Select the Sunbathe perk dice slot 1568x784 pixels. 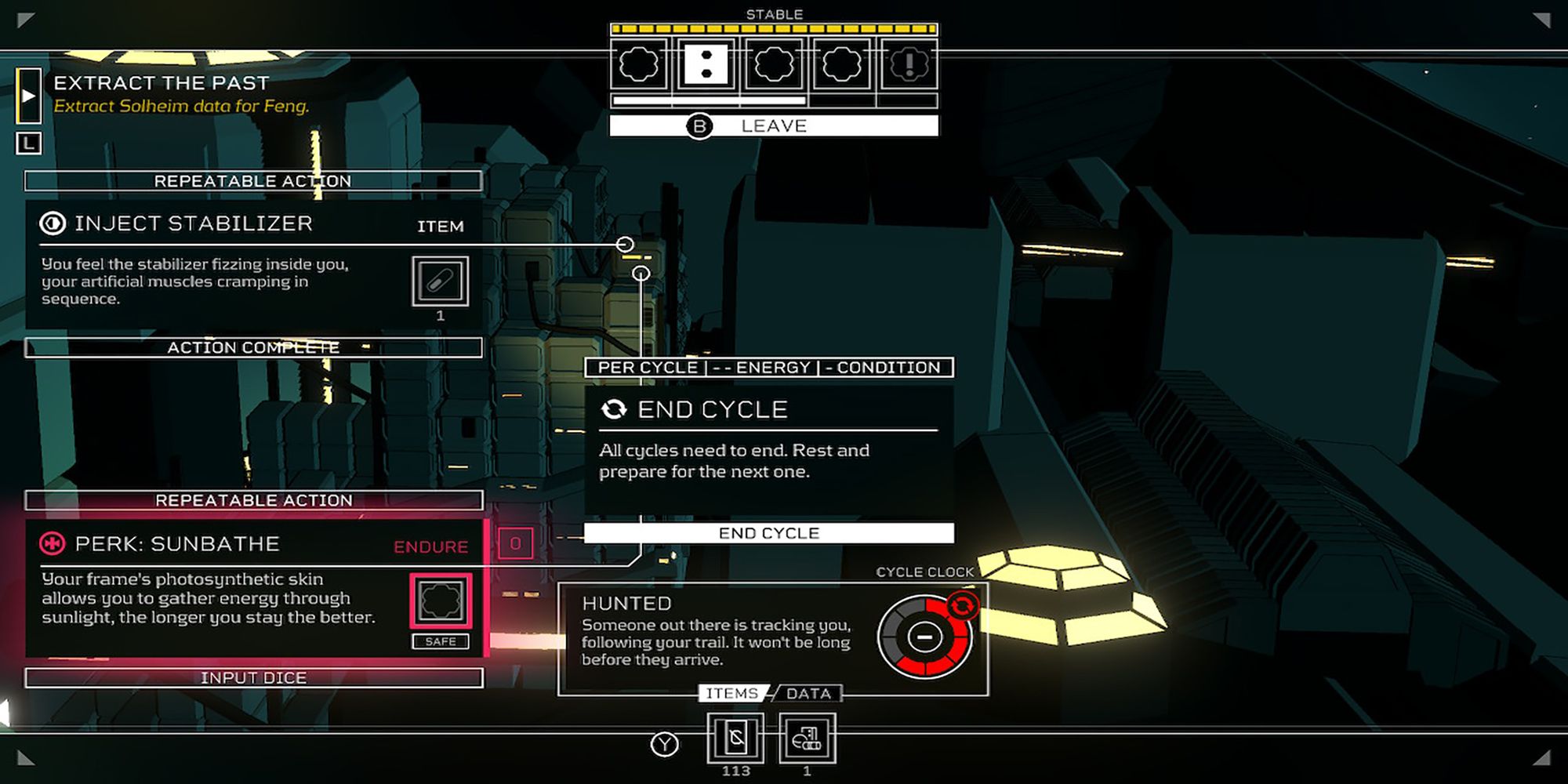point(441,601)
